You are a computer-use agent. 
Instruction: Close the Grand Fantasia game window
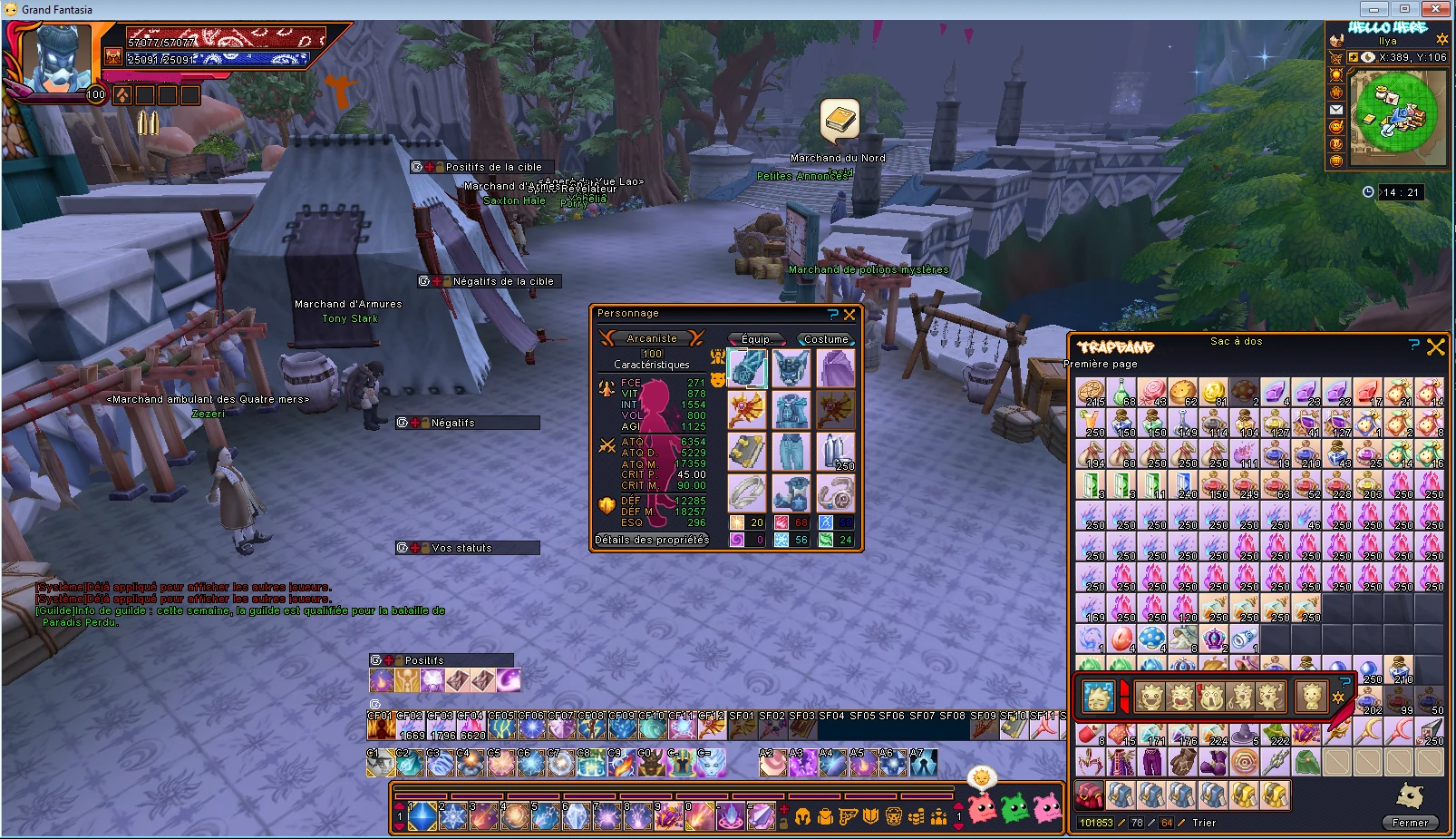(1435, 9)
